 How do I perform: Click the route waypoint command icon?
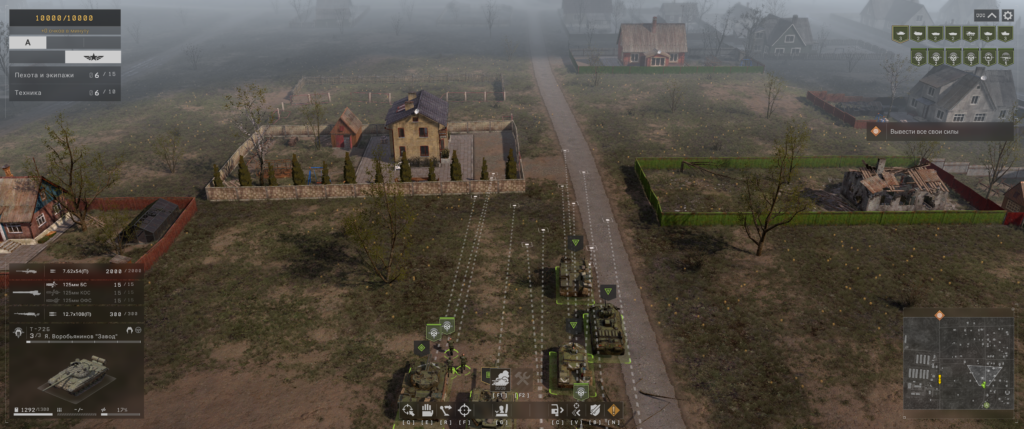click(x=445, y=410)
